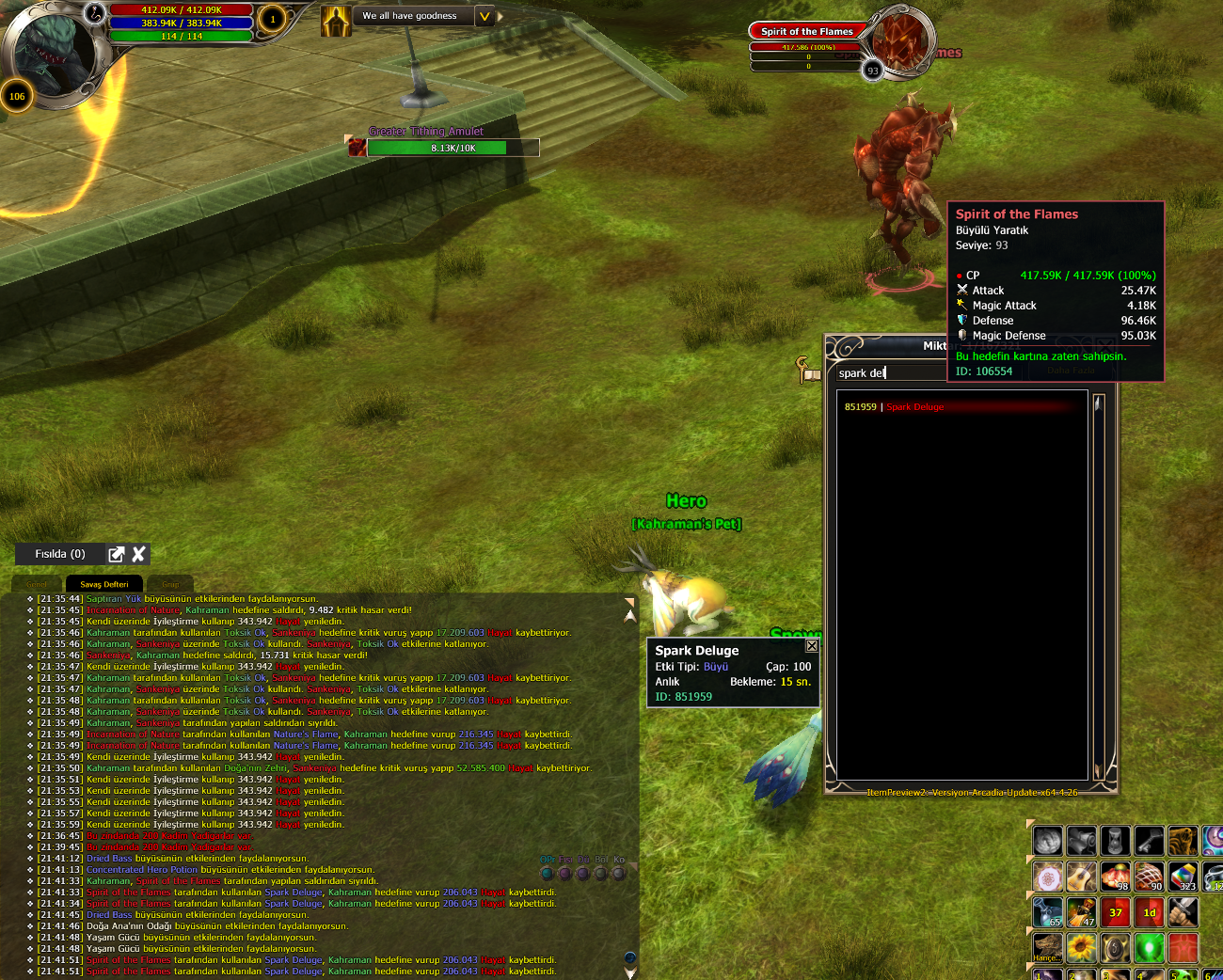The image size is (1223, 980).
Task: Close the Fısılda whisper window
Action: pos(139,554)
